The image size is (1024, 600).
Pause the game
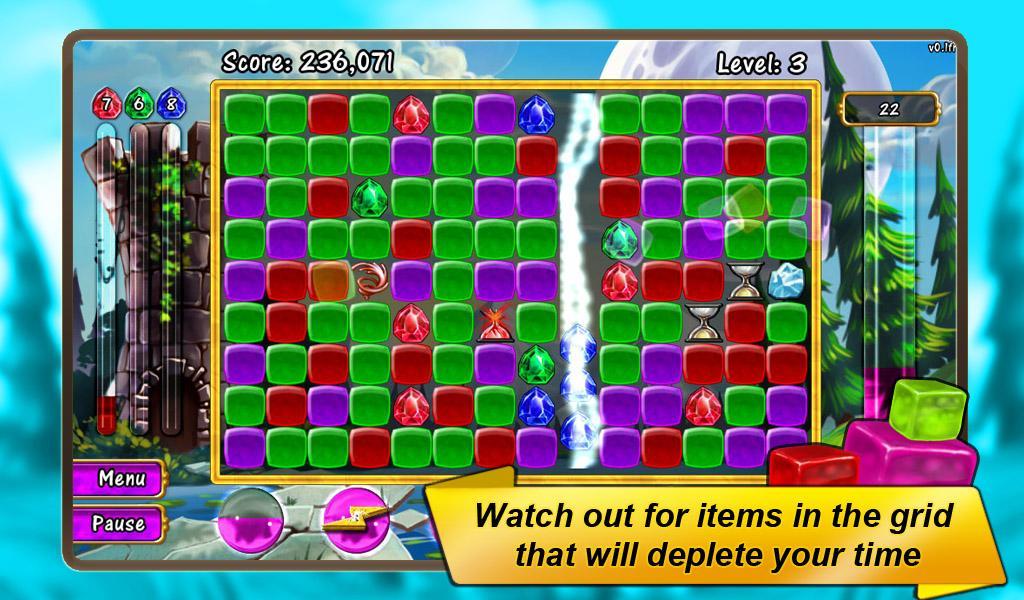pyautogui.click(x=118, y=523)
